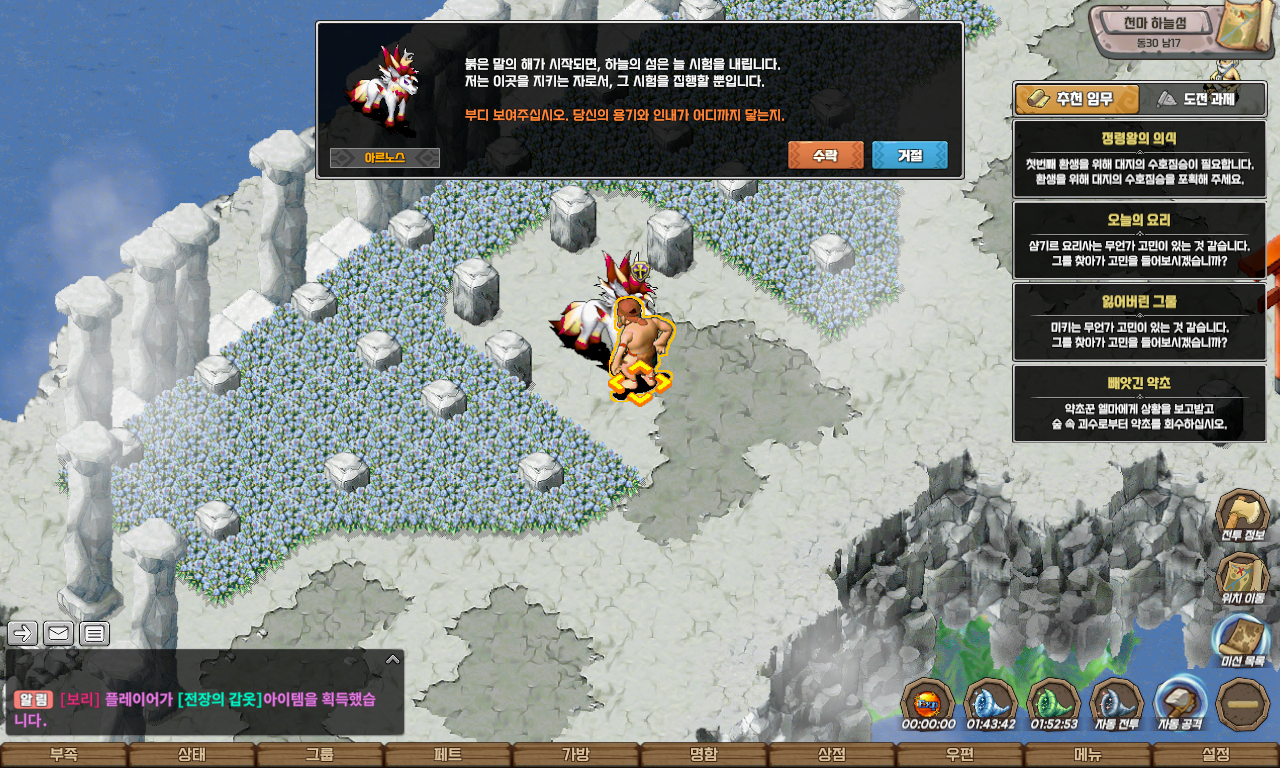Viewport: 1280px width, 768px height.
Task: Open the 가방 bag menu
Action: click(576, 755)
